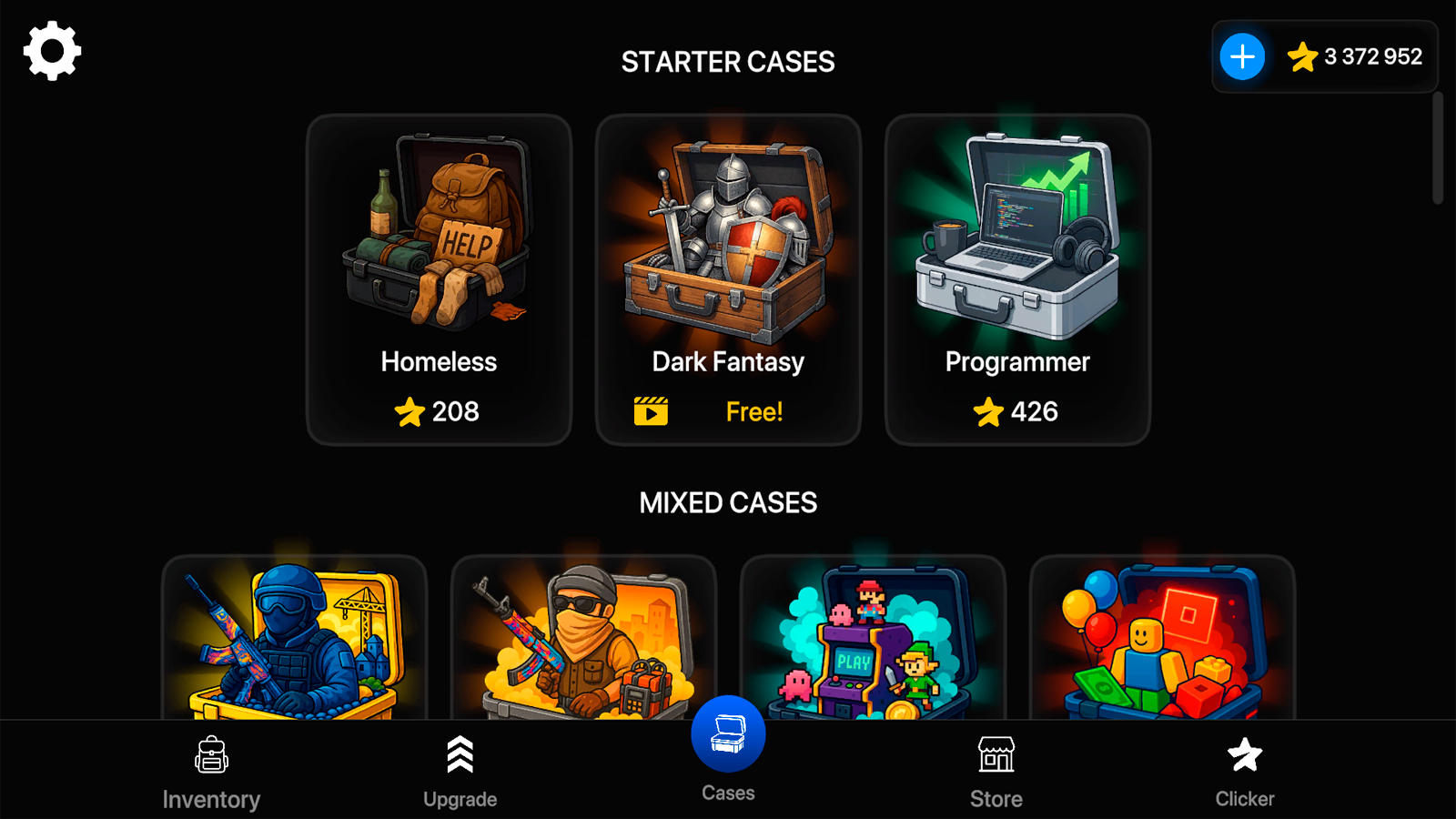Open the Store shop icon
1456x819 pixels.
[996, 753]
